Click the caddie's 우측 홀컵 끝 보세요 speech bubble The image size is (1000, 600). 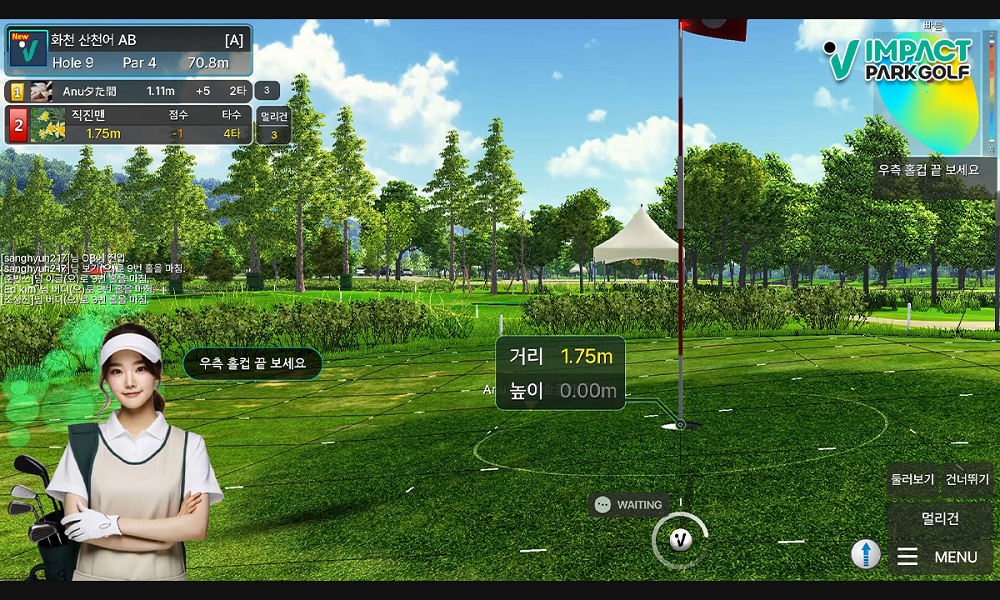coord(252,364)
